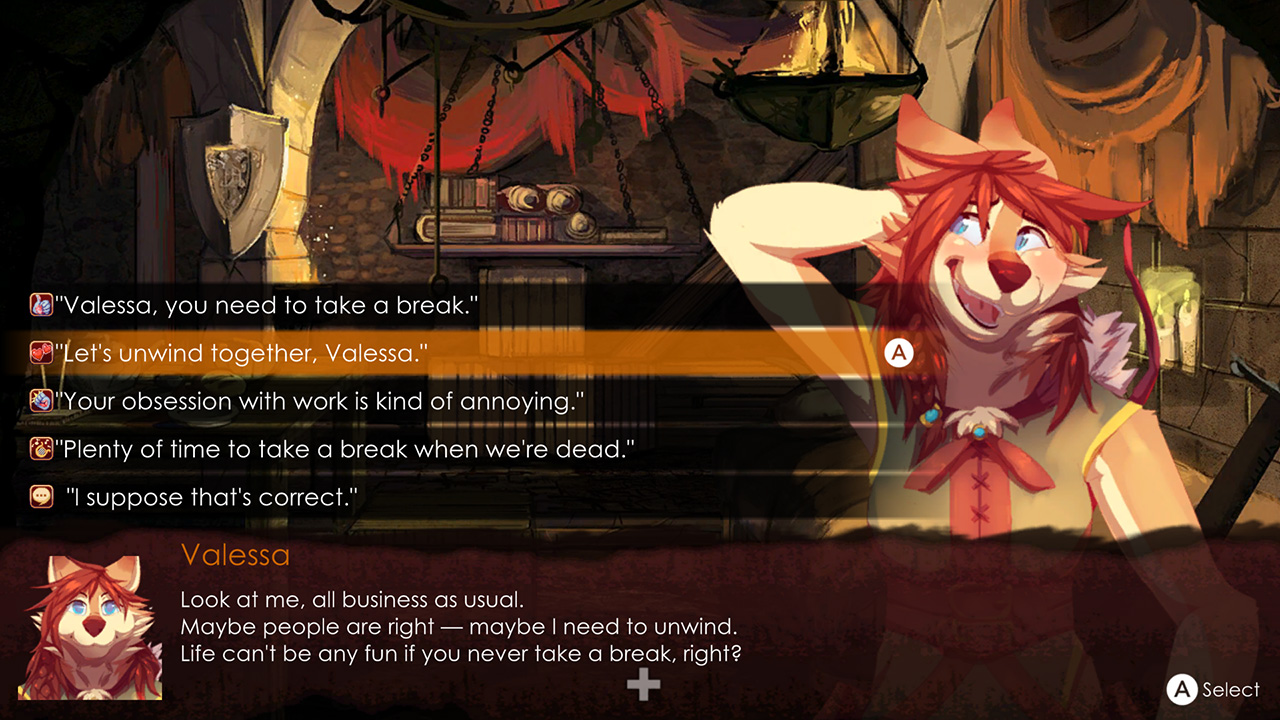Click the thumbs-up approval icon
The height and width of the screenshot is (720, 1280).
(x=41, y=305)
